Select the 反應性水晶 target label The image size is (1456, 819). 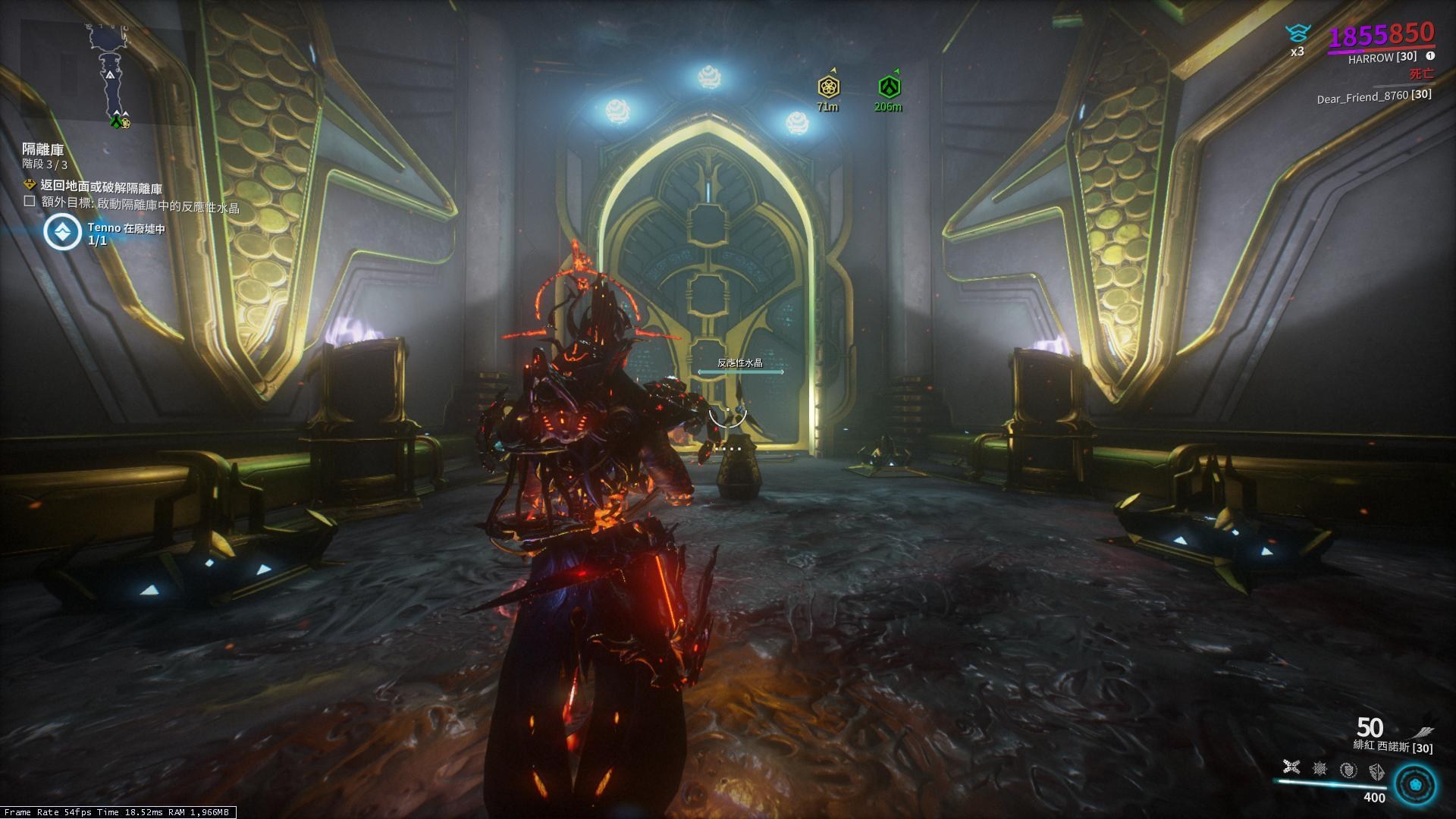[740, 363]
